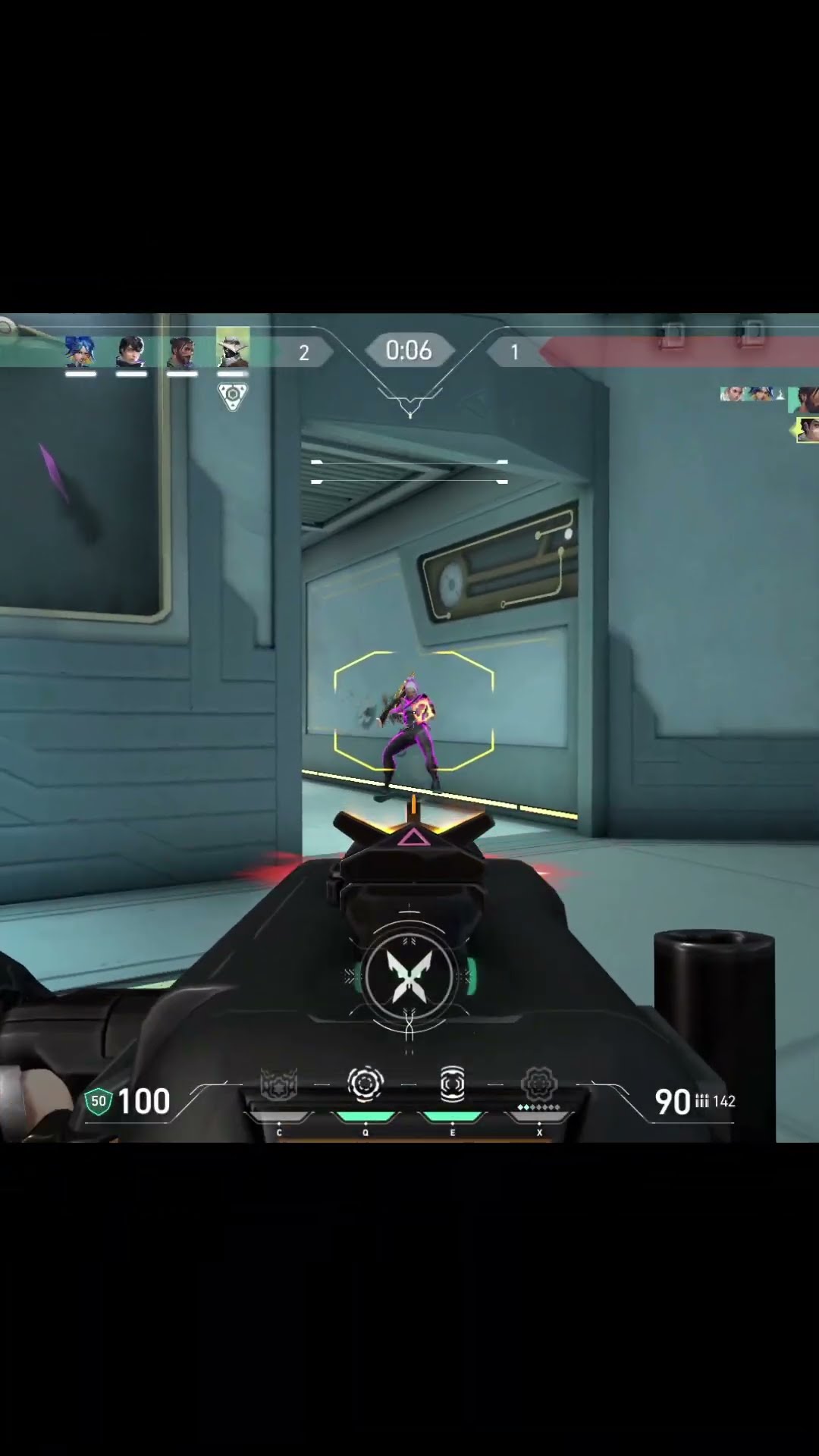Activate the E ability icon
This screenshot has width=819, height=1456.
tap(453, 1084)
